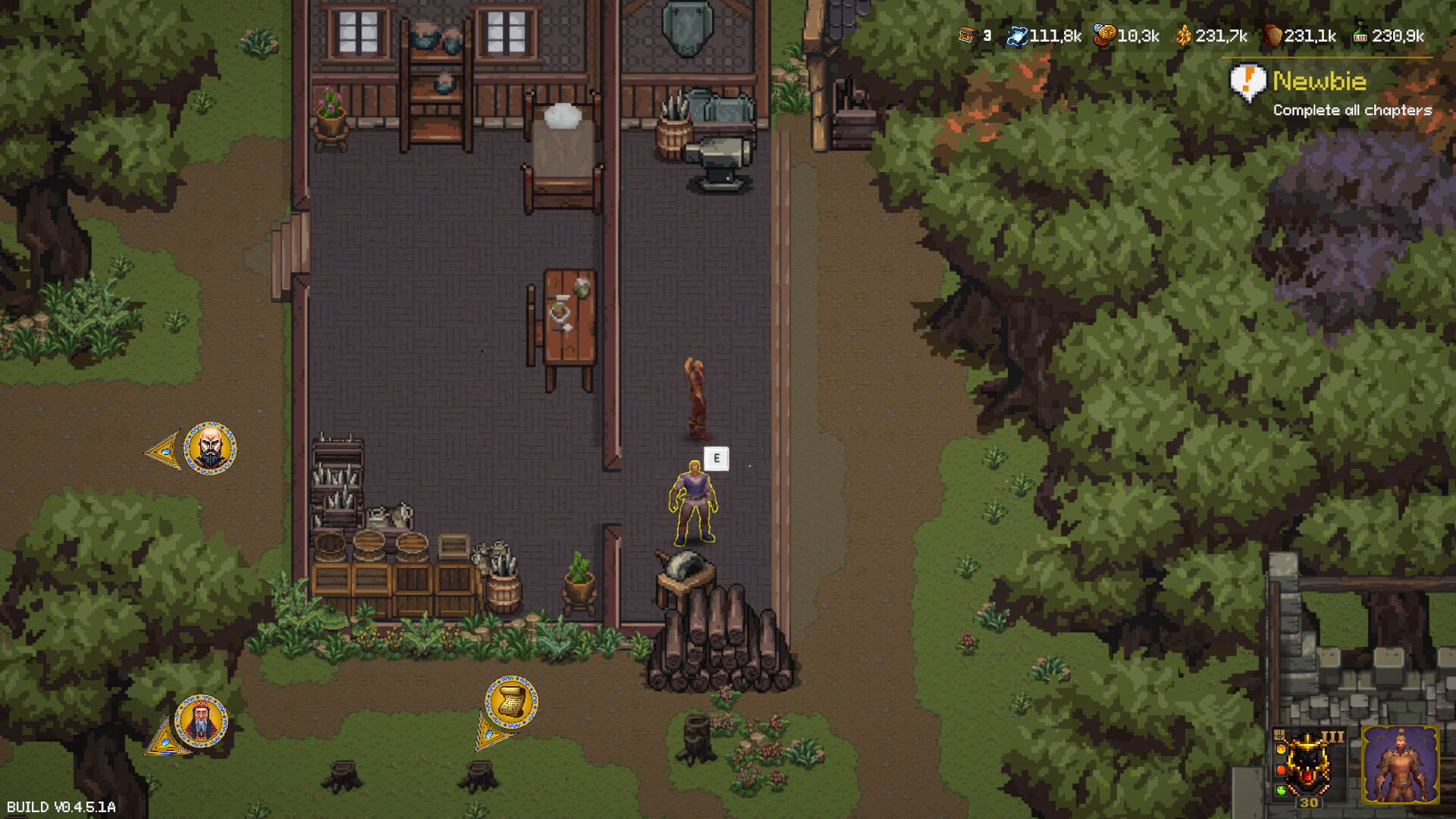Toggle the orange orb indicator on the crest panel
Image resolution: width=1456 pixels, height=819 pixels.
point(1281,749)
